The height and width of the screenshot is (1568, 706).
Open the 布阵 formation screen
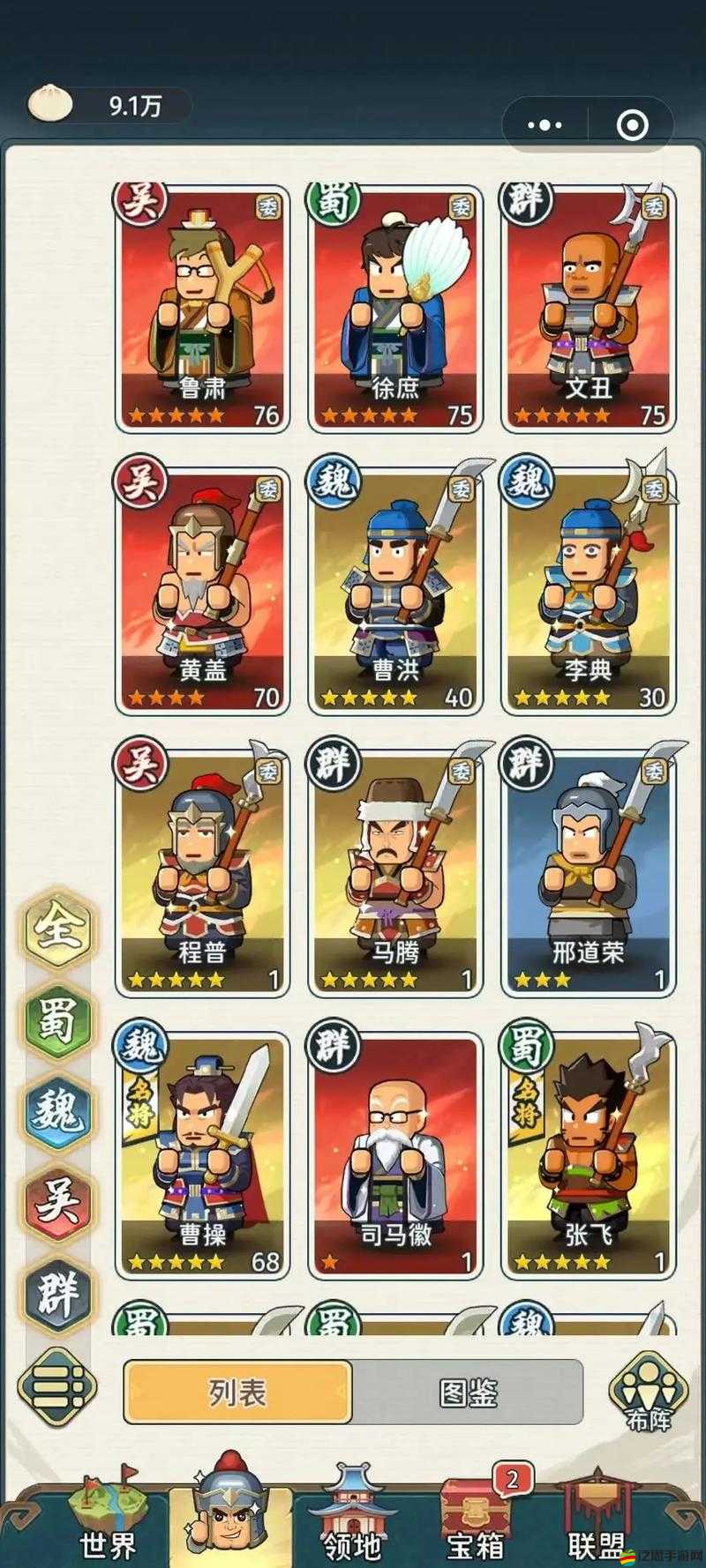click(x=649, y=1393)
